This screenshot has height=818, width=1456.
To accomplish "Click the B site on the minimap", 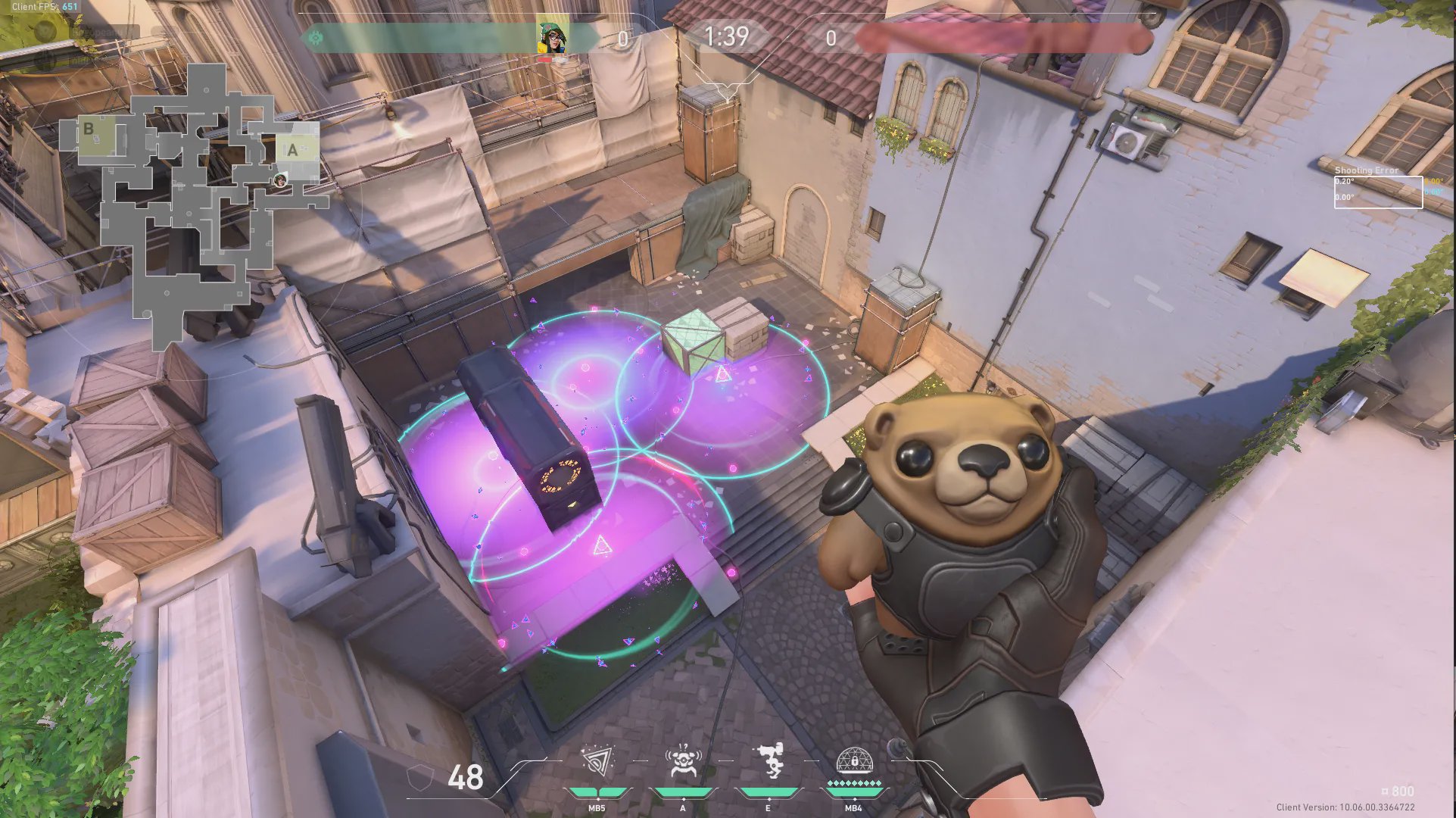I will point(89,129).
